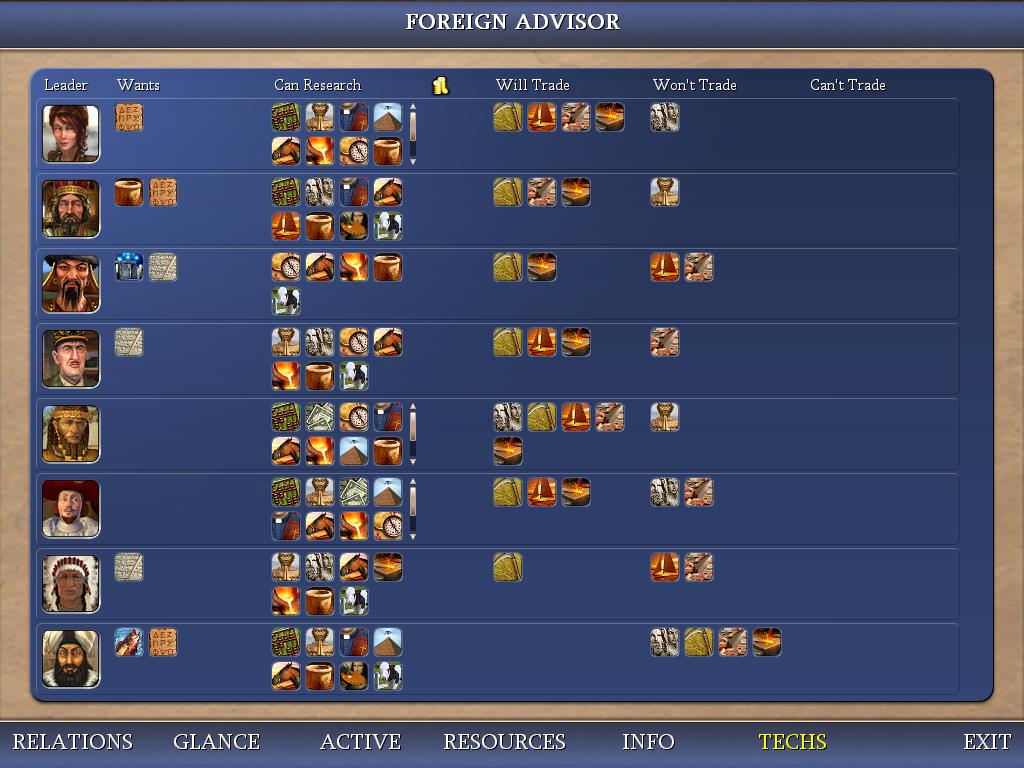Click the Native American chief's Will Trade tech
The width and height of the screenshot is (1024, 768).
[x=508, y=567]
